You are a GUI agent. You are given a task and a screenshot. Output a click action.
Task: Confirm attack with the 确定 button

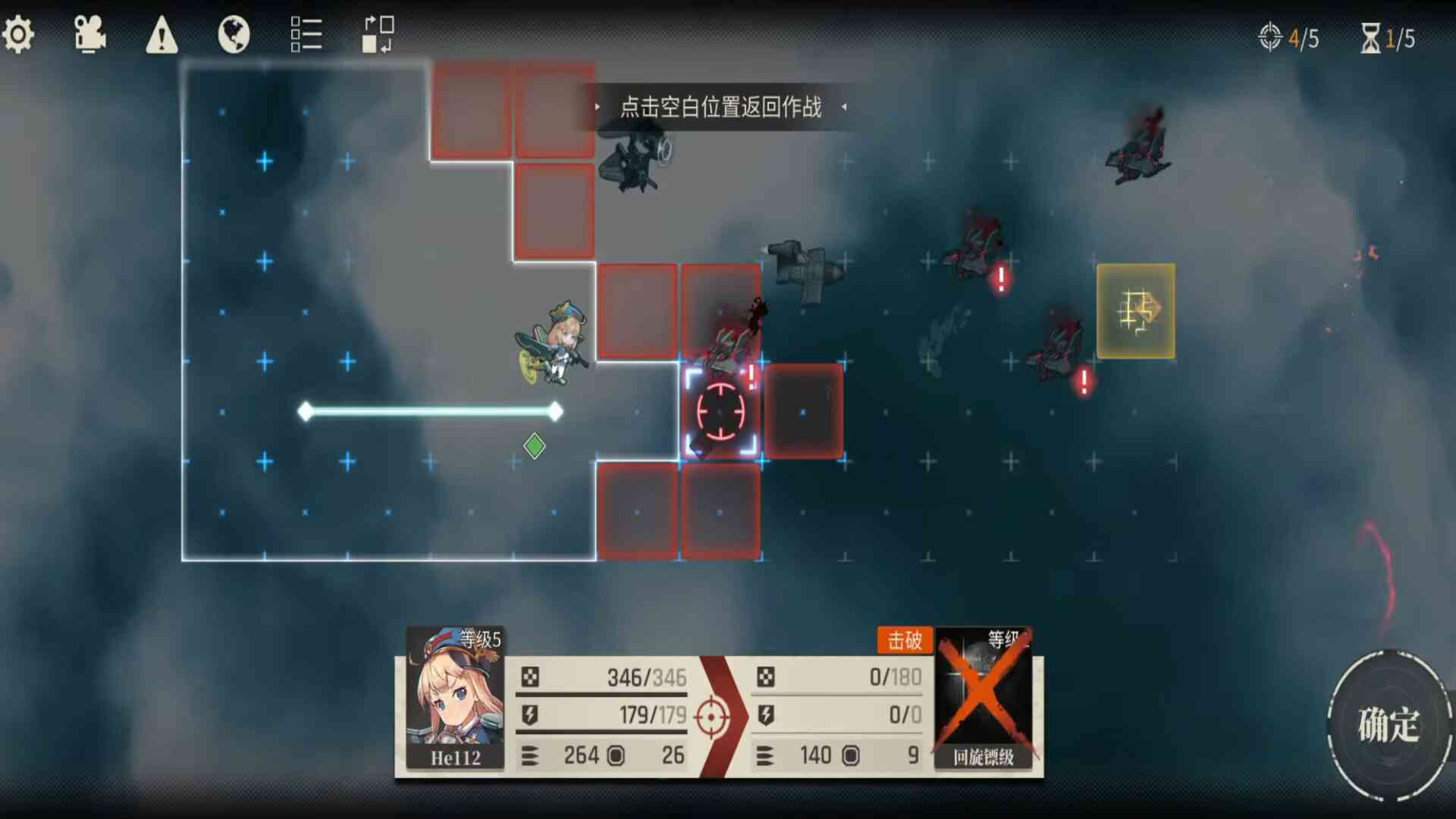click(1388, 724)
